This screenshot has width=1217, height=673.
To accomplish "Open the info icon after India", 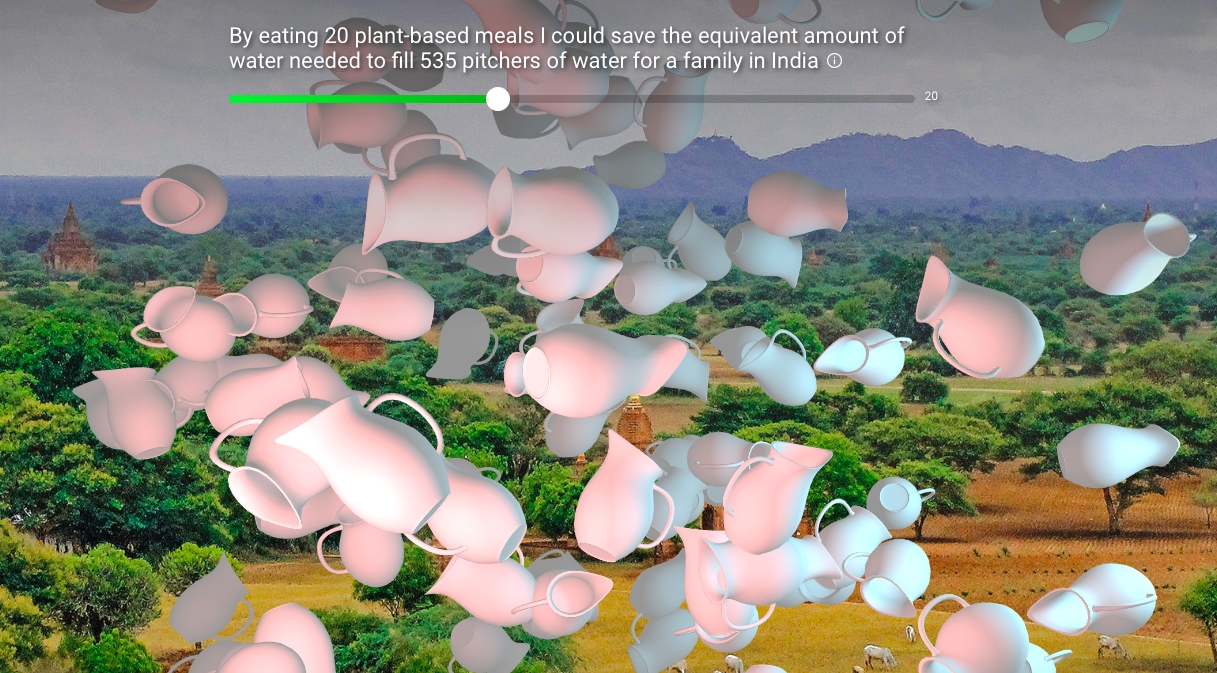I will 834,61.
